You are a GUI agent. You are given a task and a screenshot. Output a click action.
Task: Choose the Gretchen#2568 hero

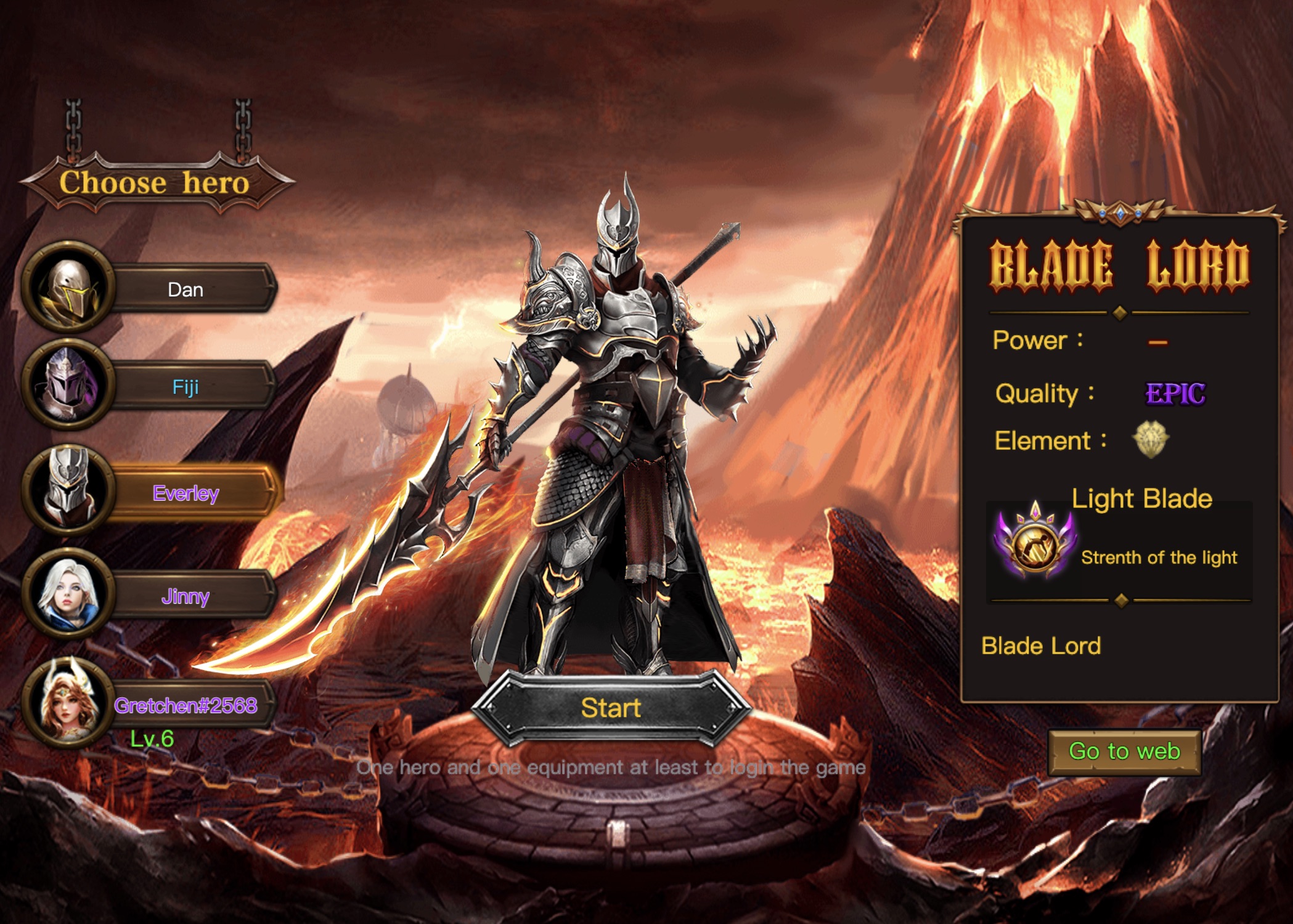[x=185, y=705]
